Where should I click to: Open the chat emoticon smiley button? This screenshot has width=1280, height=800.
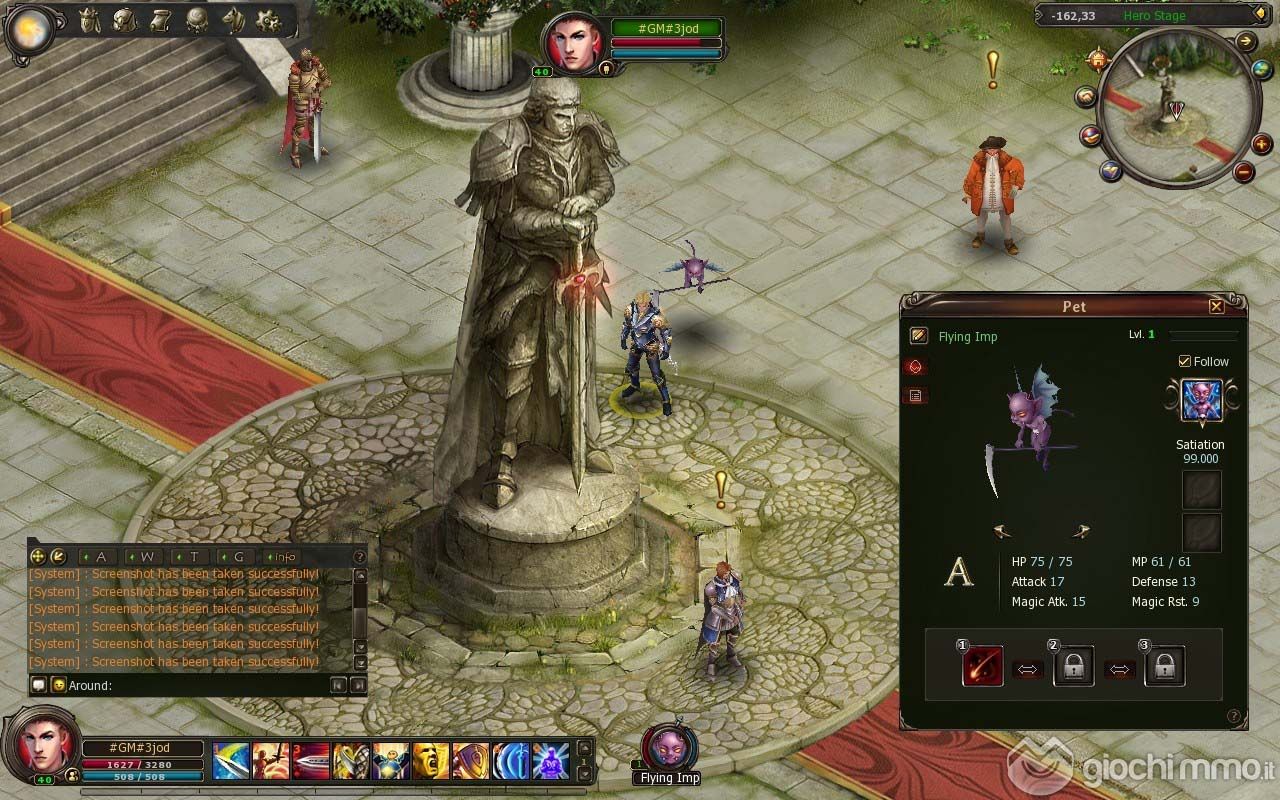[59, 685]
